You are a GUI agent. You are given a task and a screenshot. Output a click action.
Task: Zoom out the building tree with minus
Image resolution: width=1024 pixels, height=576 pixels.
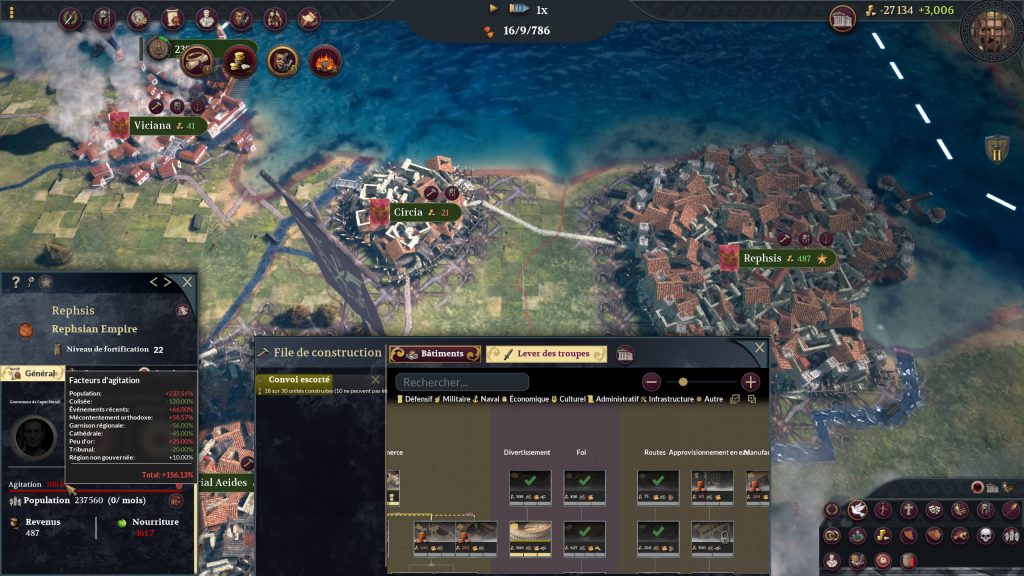click(651, 382)
